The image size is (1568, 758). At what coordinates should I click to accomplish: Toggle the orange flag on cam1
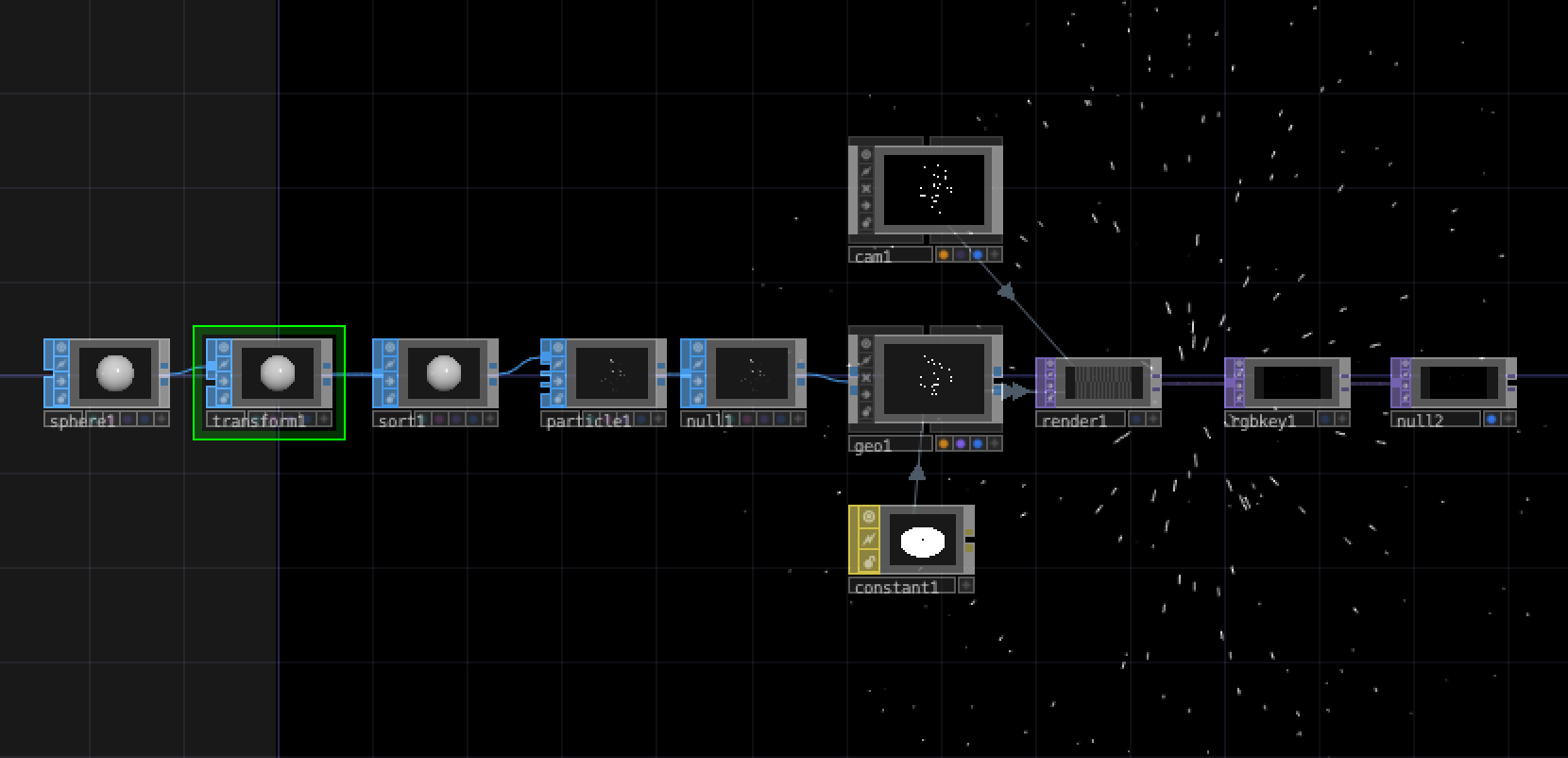(x=944, y=254)
